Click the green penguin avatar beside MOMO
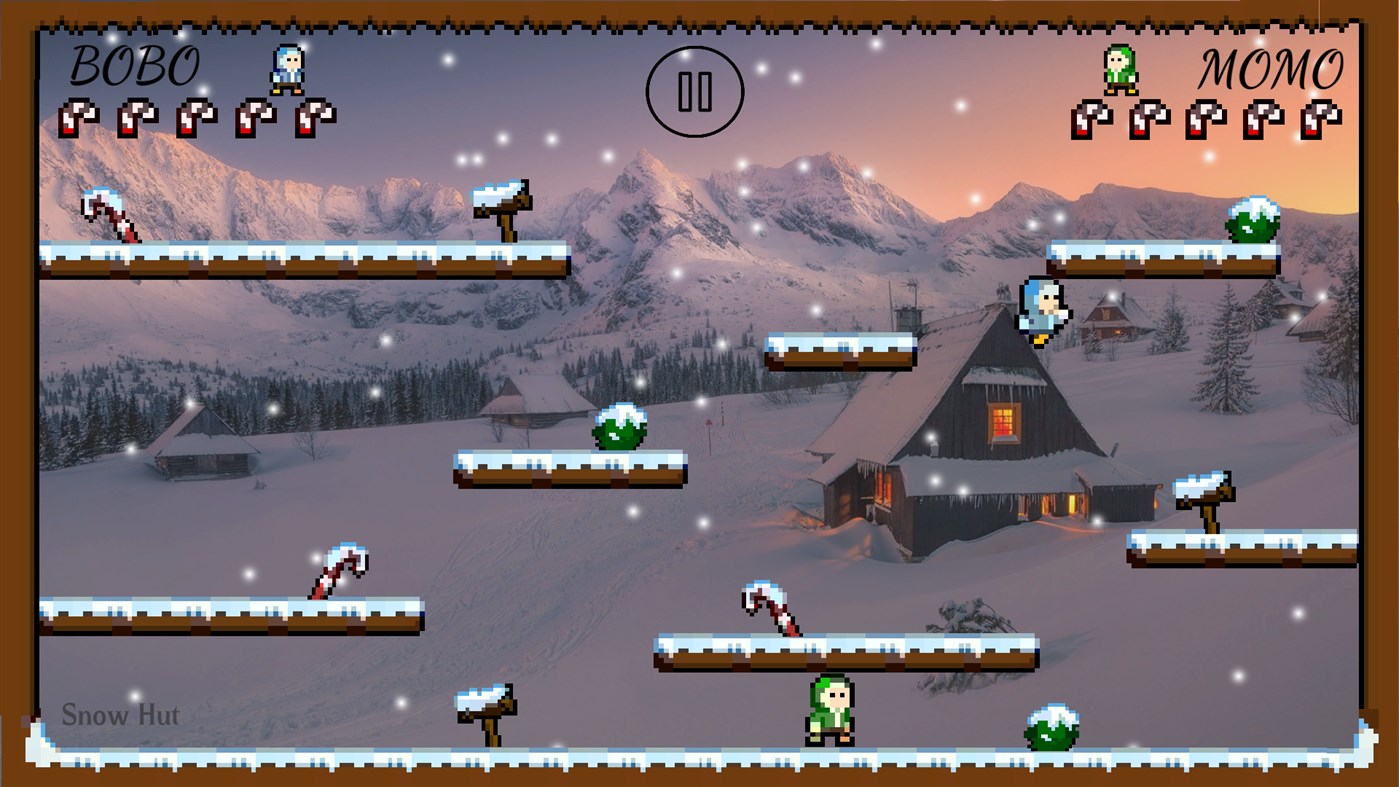The image size is (1399, 787). pyautogui.click(x=1120, y=68)
